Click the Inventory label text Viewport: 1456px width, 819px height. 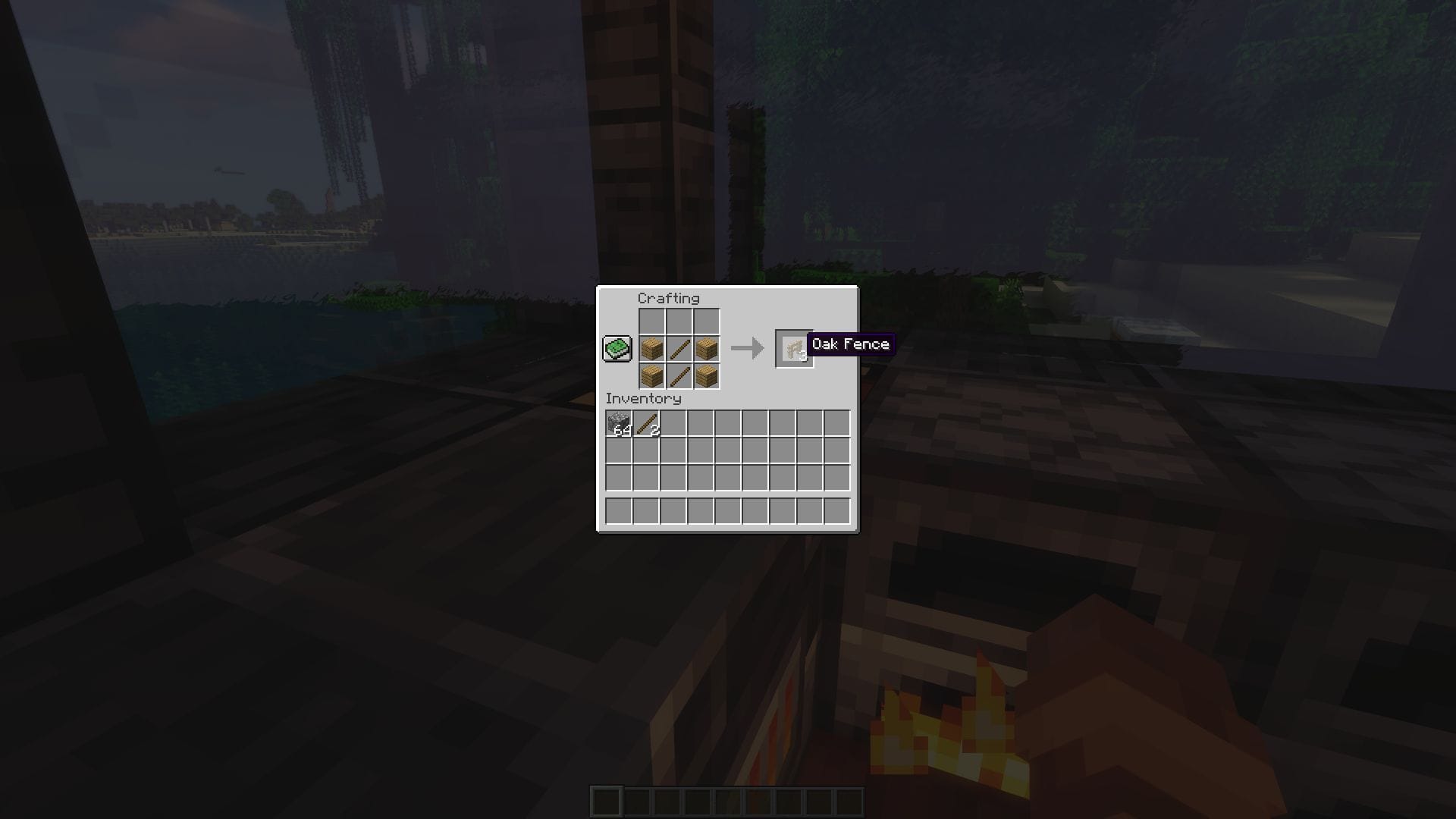(x=645, y=398)
